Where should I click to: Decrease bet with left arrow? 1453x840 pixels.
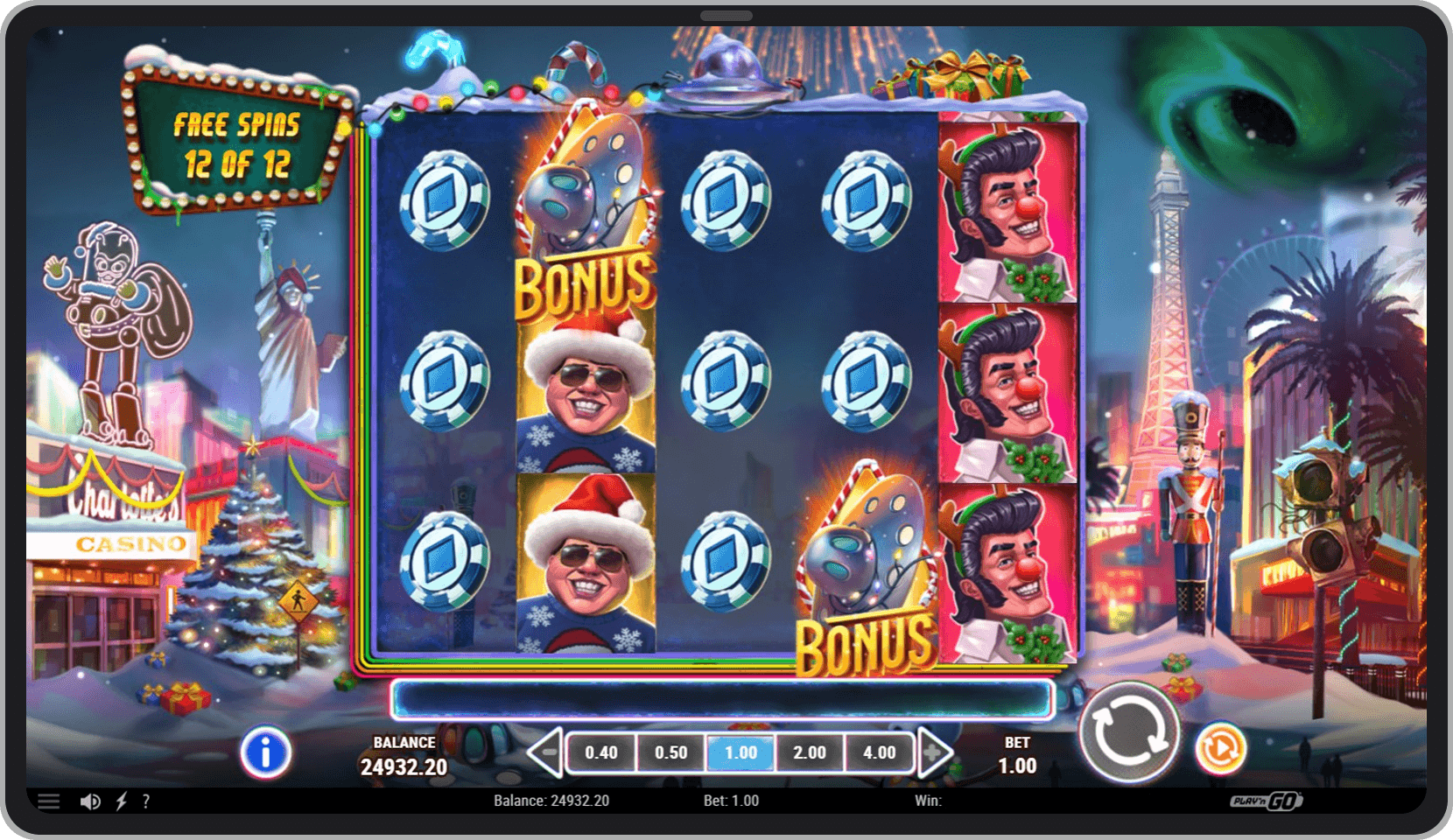coord(543,752)
